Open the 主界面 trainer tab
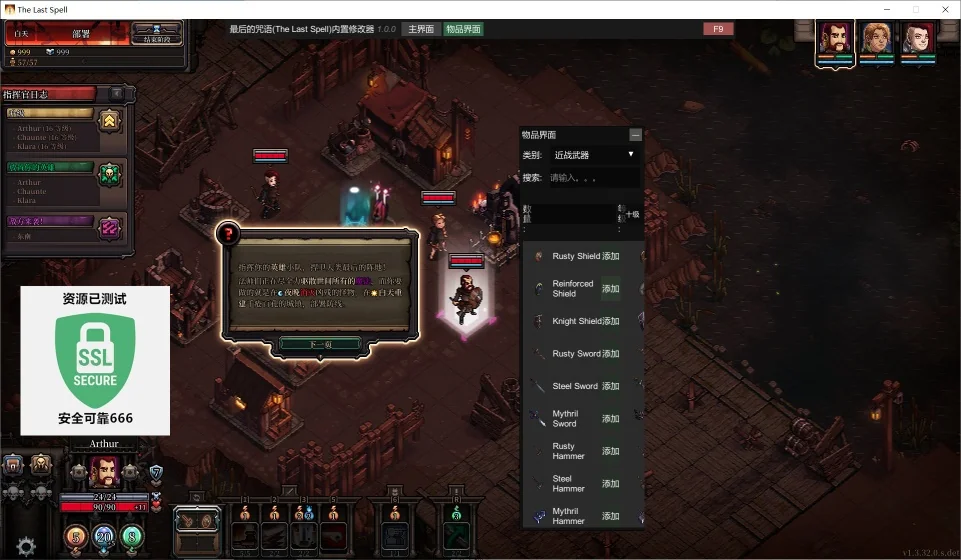The image size is (961, 560). tap(420, 29)
